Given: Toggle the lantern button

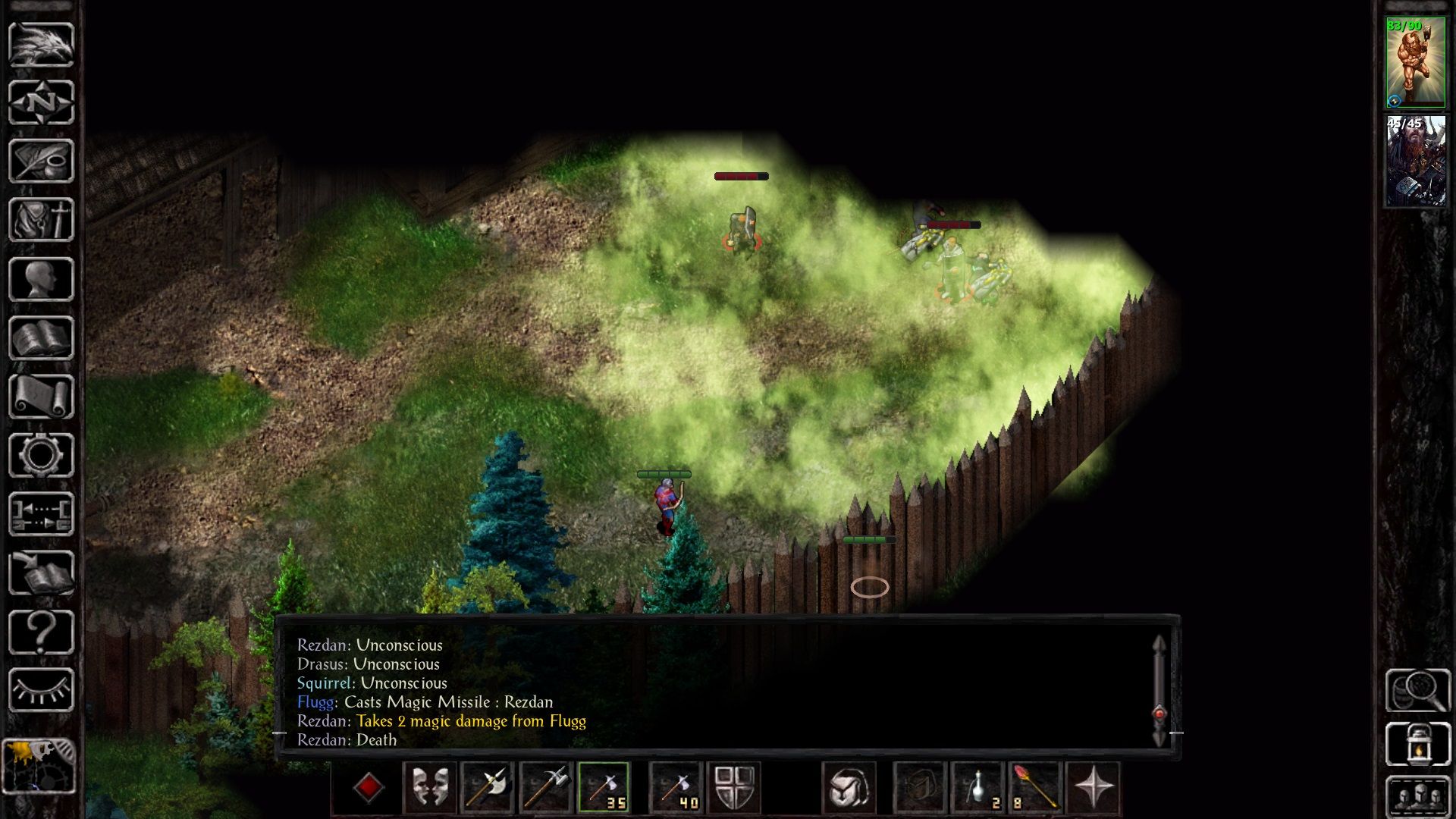Looking at the screenshot, I should [1417, 744].
